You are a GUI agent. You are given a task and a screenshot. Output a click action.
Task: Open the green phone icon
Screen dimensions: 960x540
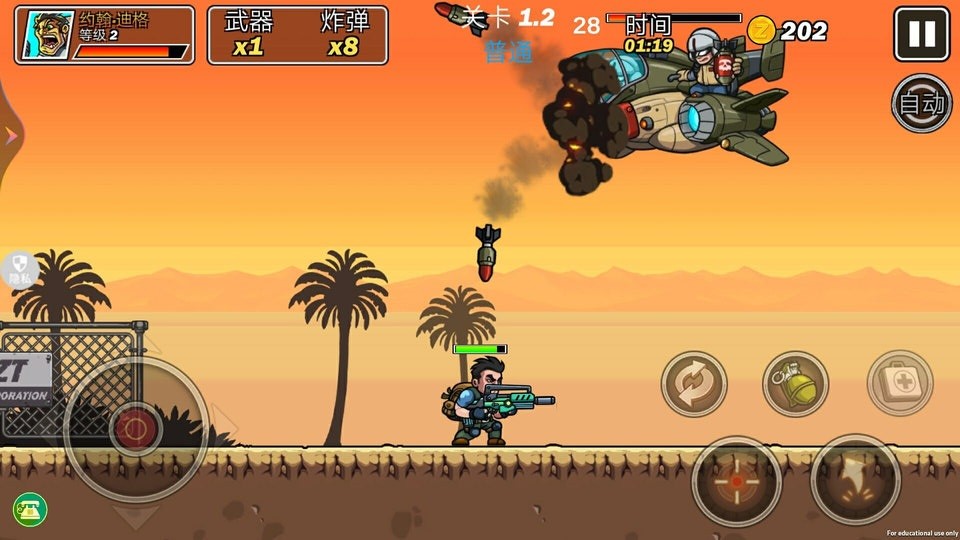coord(30,510)
